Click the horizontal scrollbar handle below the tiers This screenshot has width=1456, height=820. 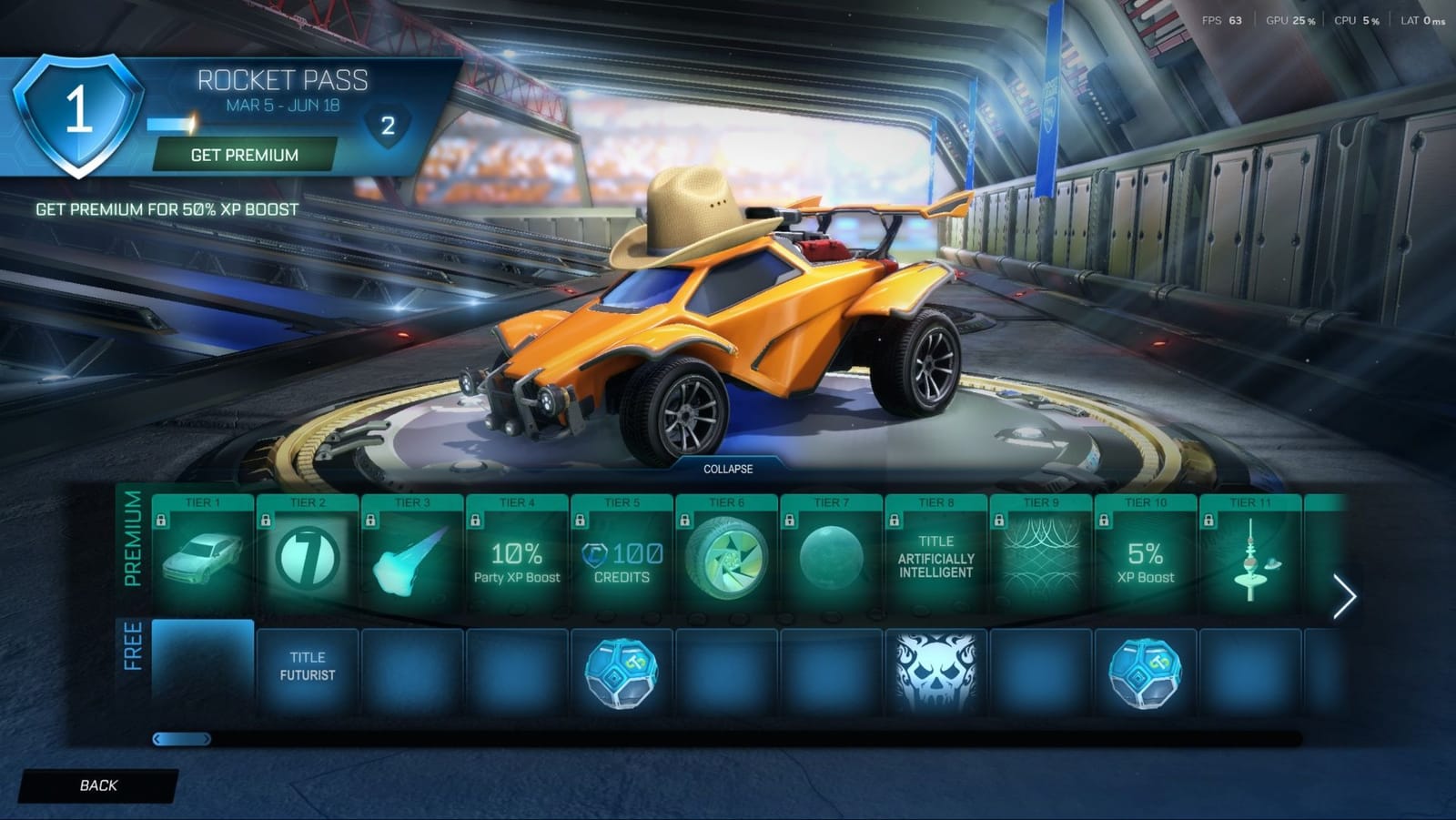pyautogui.click(x=180, y=739)
